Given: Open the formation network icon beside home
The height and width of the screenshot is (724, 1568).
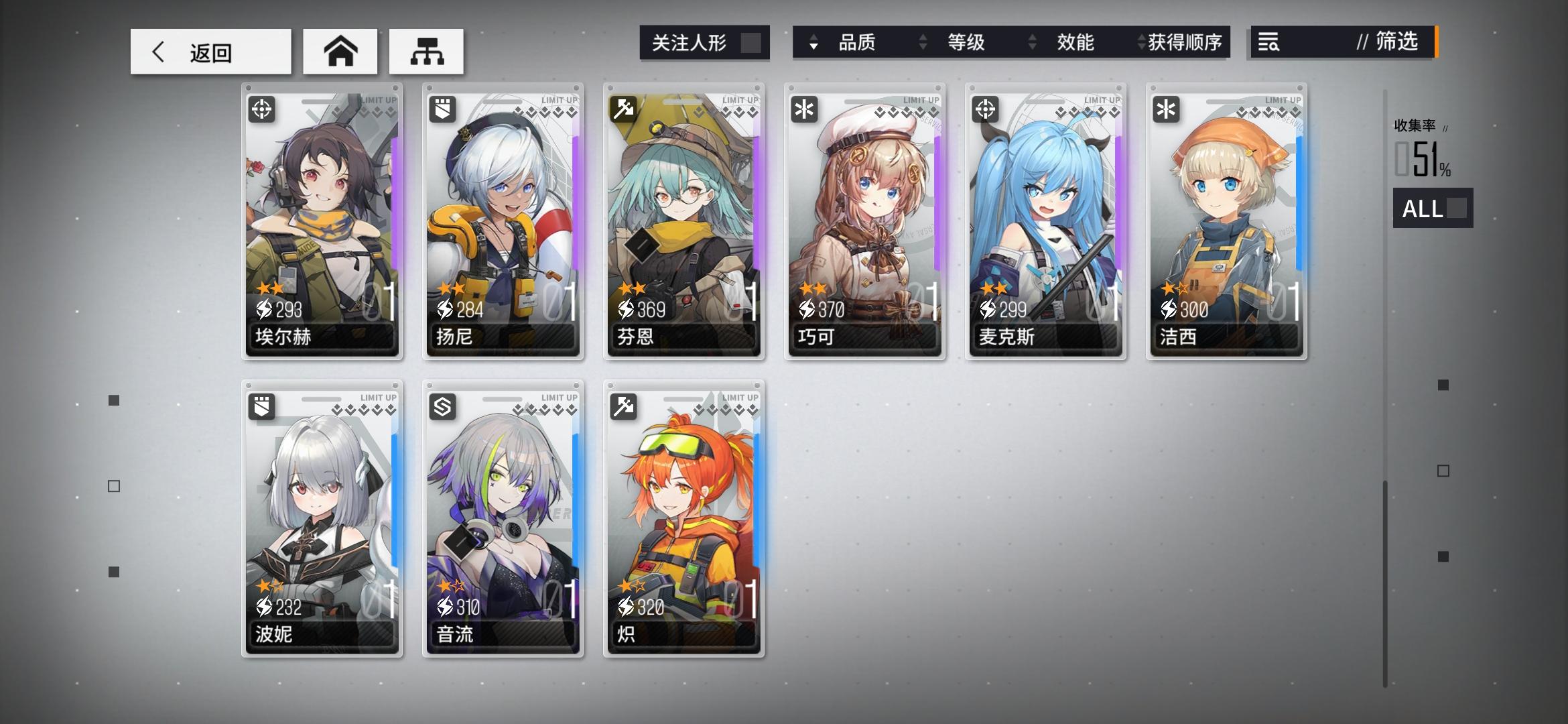Looking at the screenshot, I should click(x=427, y=50).
